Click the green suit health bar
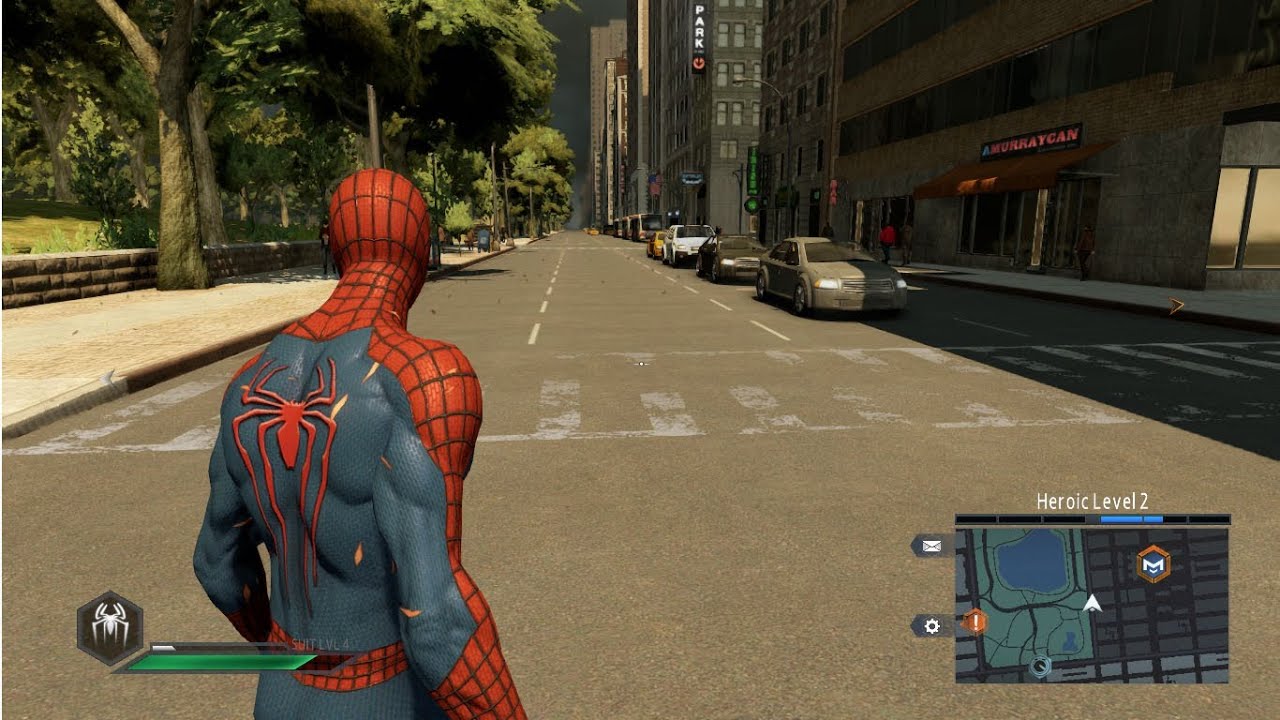This screenshot has height=720, width=1280. (x=220, y=659)
